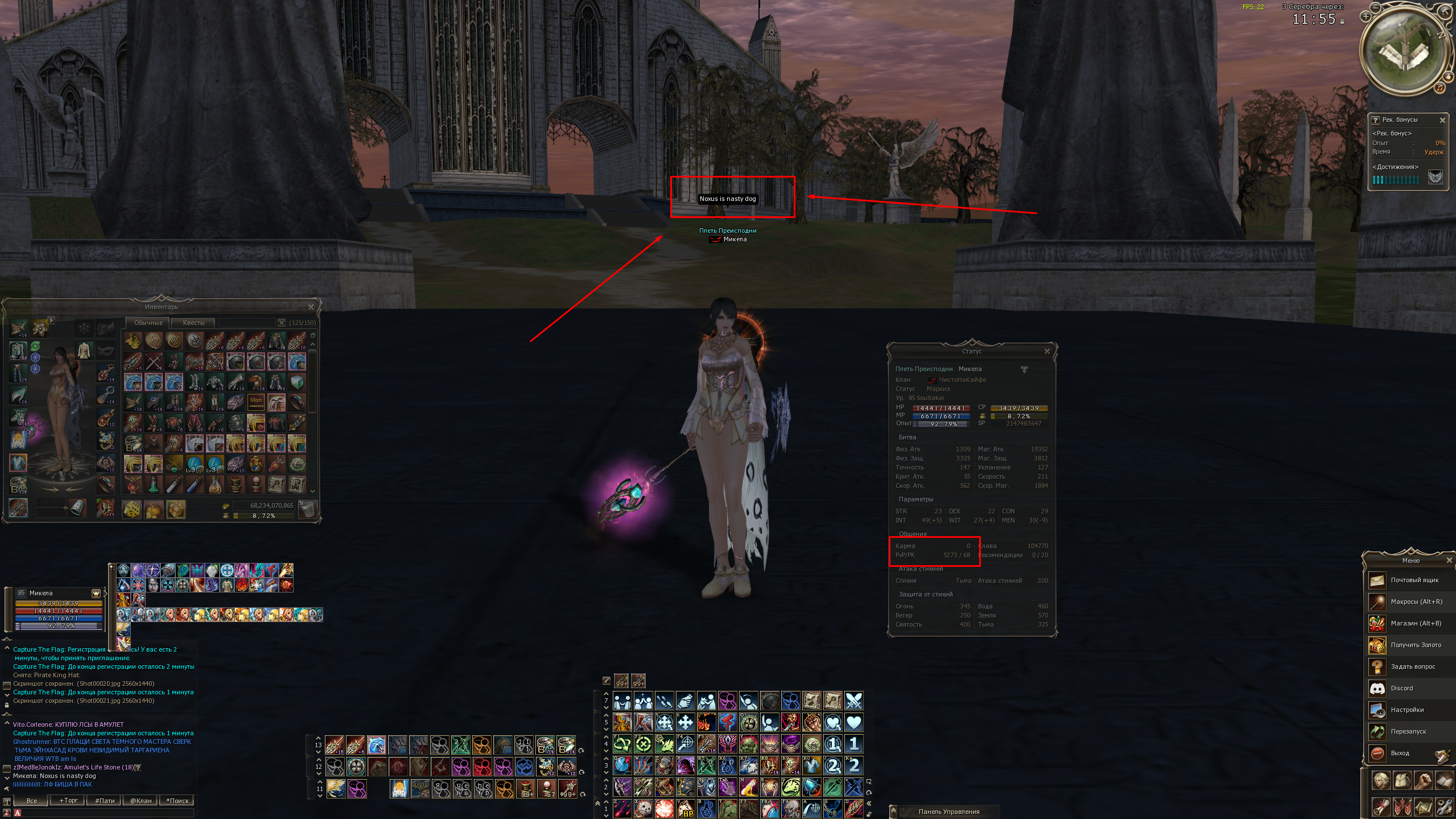Click the inventory search input field

pyautogui.click(x=249, y=322)
